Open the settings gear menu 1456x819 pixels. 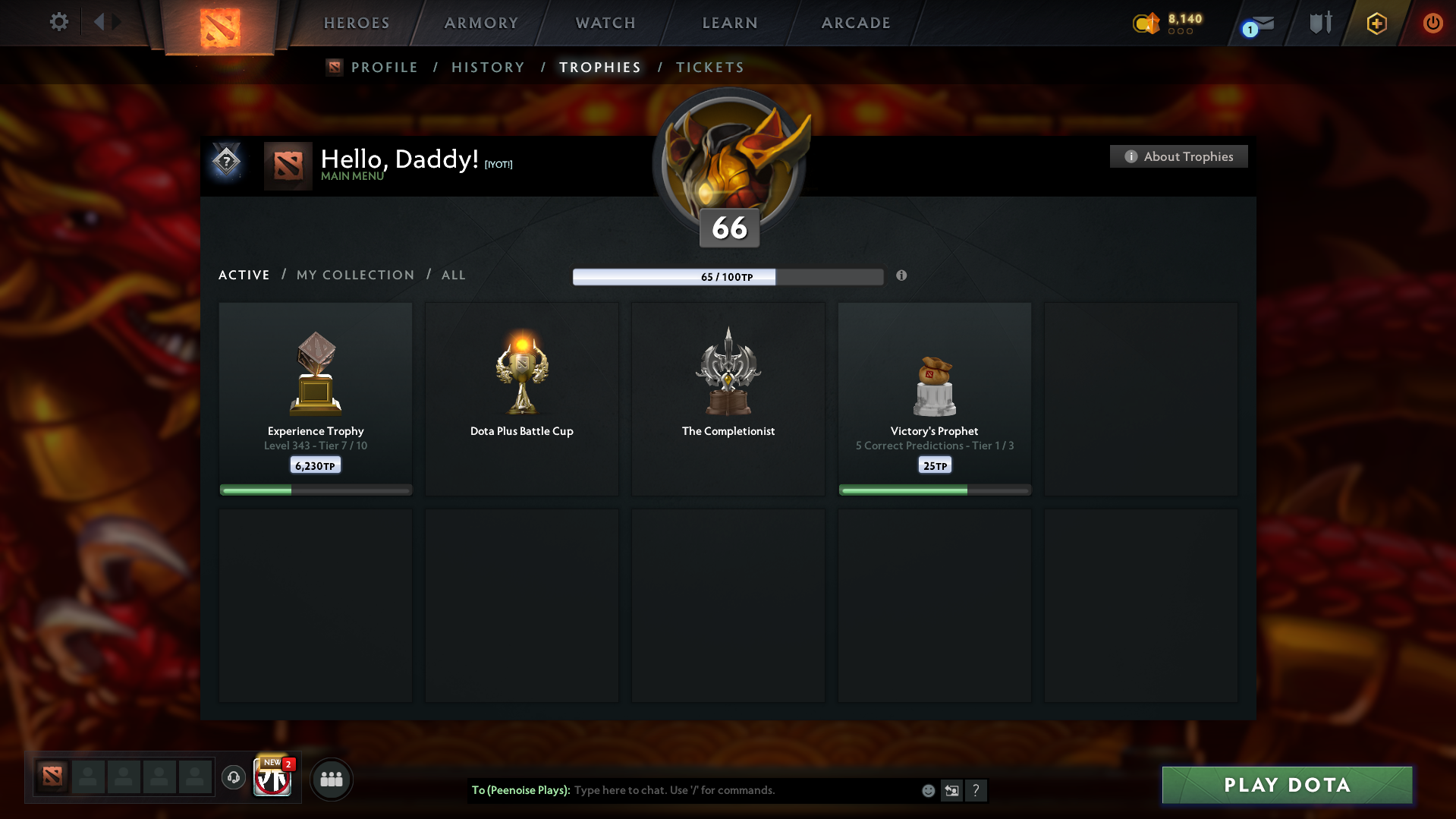pos(58,22)
